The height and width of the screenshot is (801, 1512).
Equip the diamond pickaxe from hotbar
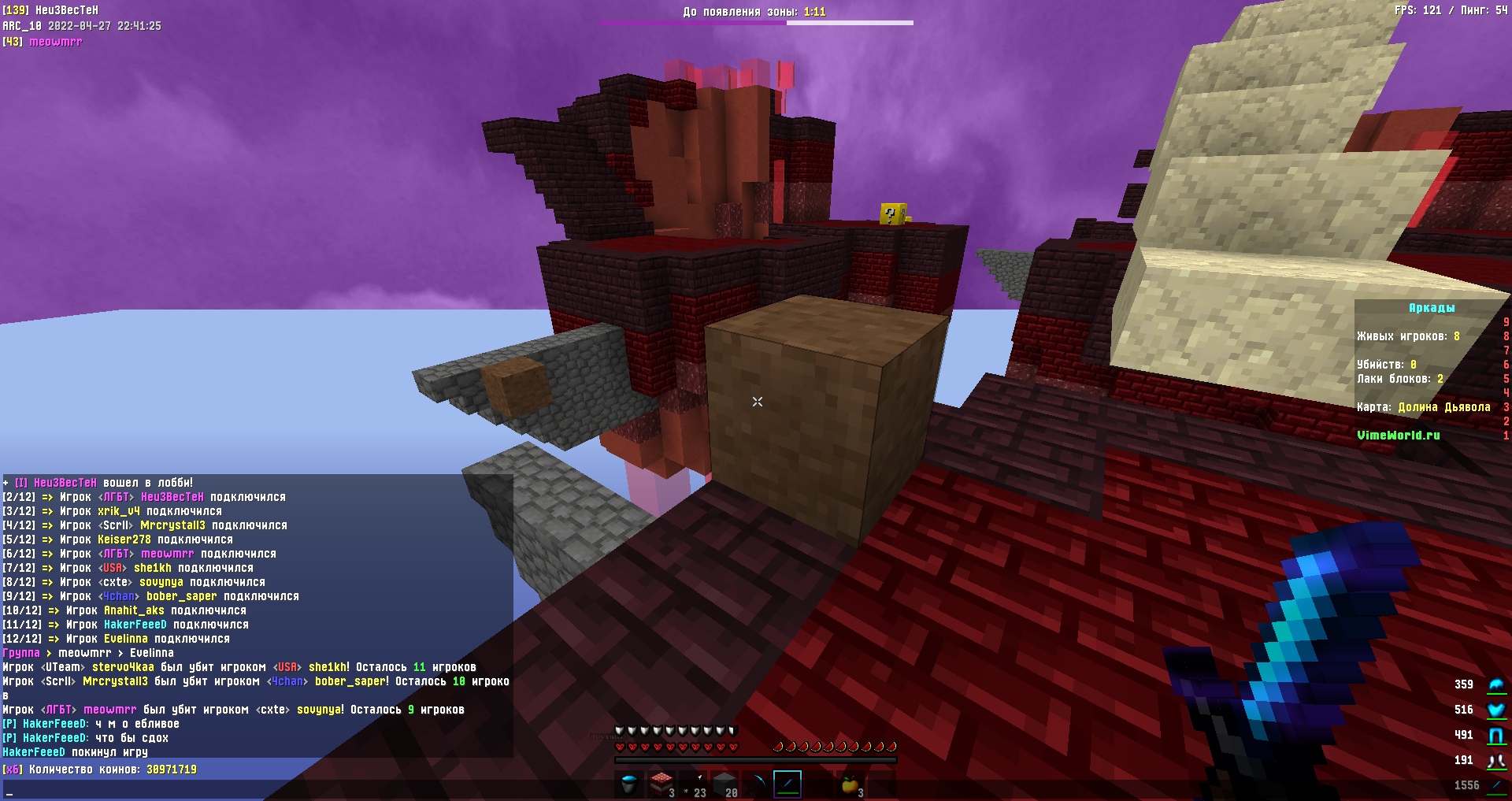[756, 784]
